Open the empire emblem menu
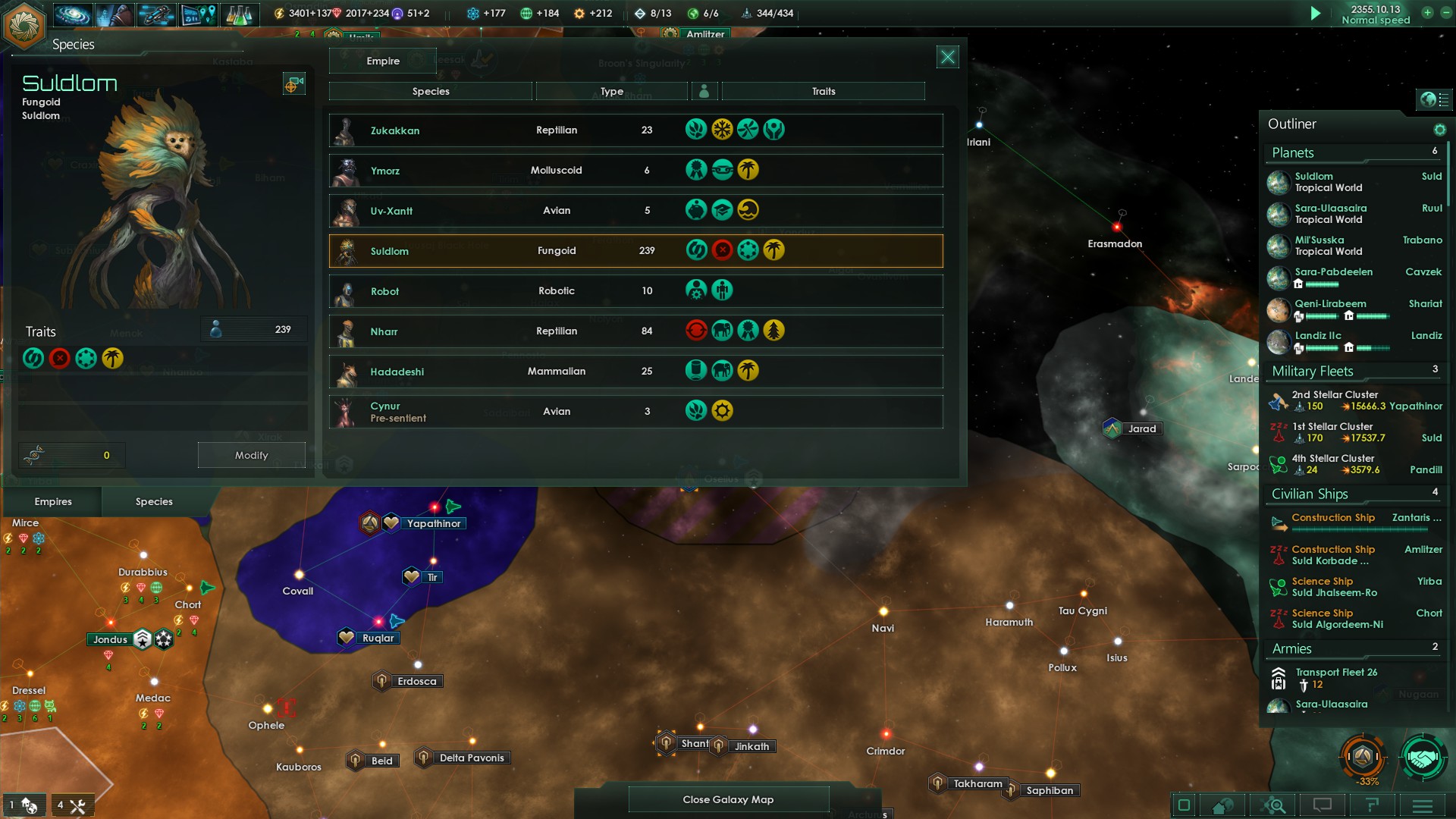This screenshot has height=819, width=1456. pyautogui.click(x=24, y=24)
